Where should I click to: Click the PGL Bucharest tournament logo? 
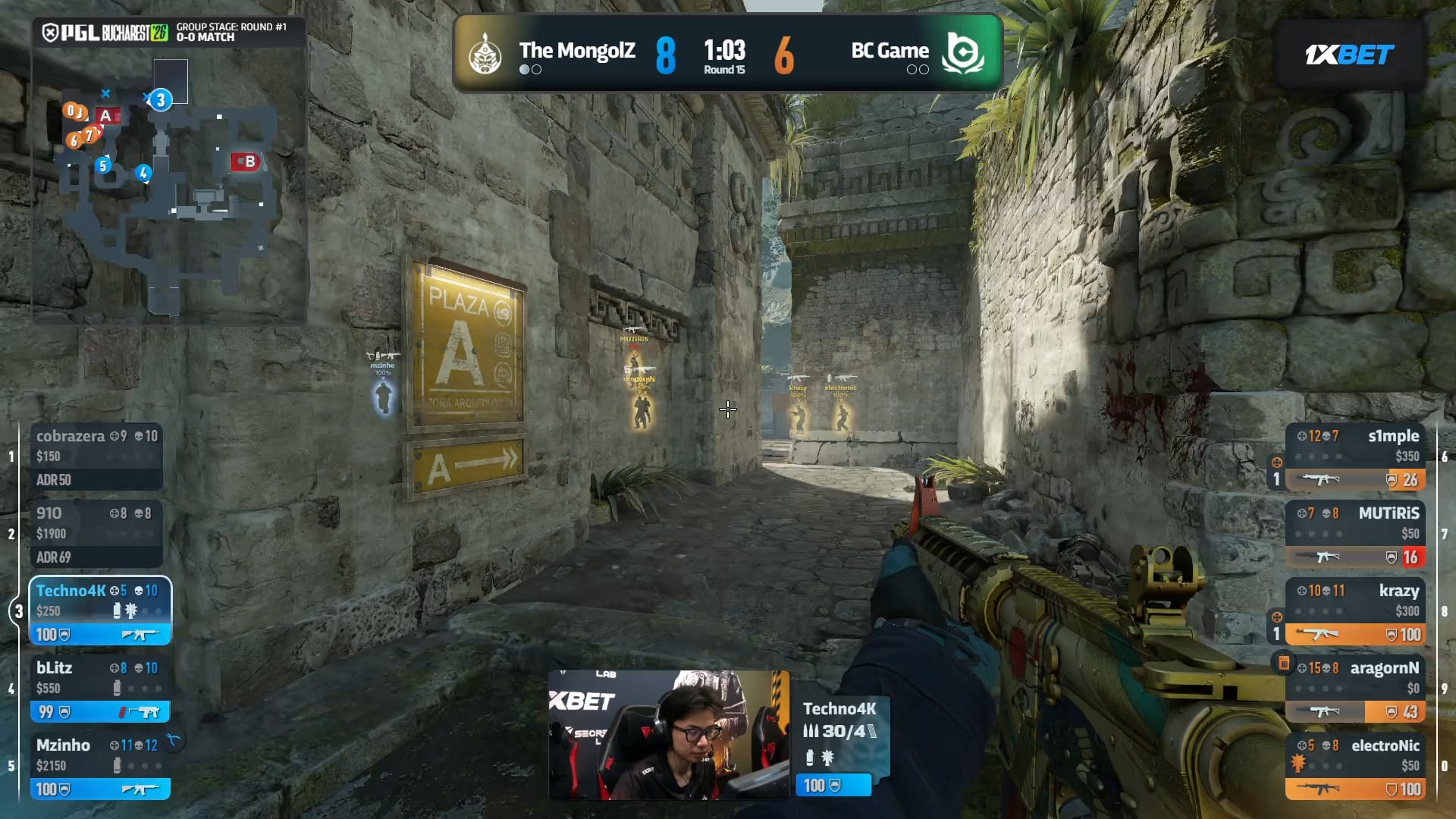click(x=105, y=33)
